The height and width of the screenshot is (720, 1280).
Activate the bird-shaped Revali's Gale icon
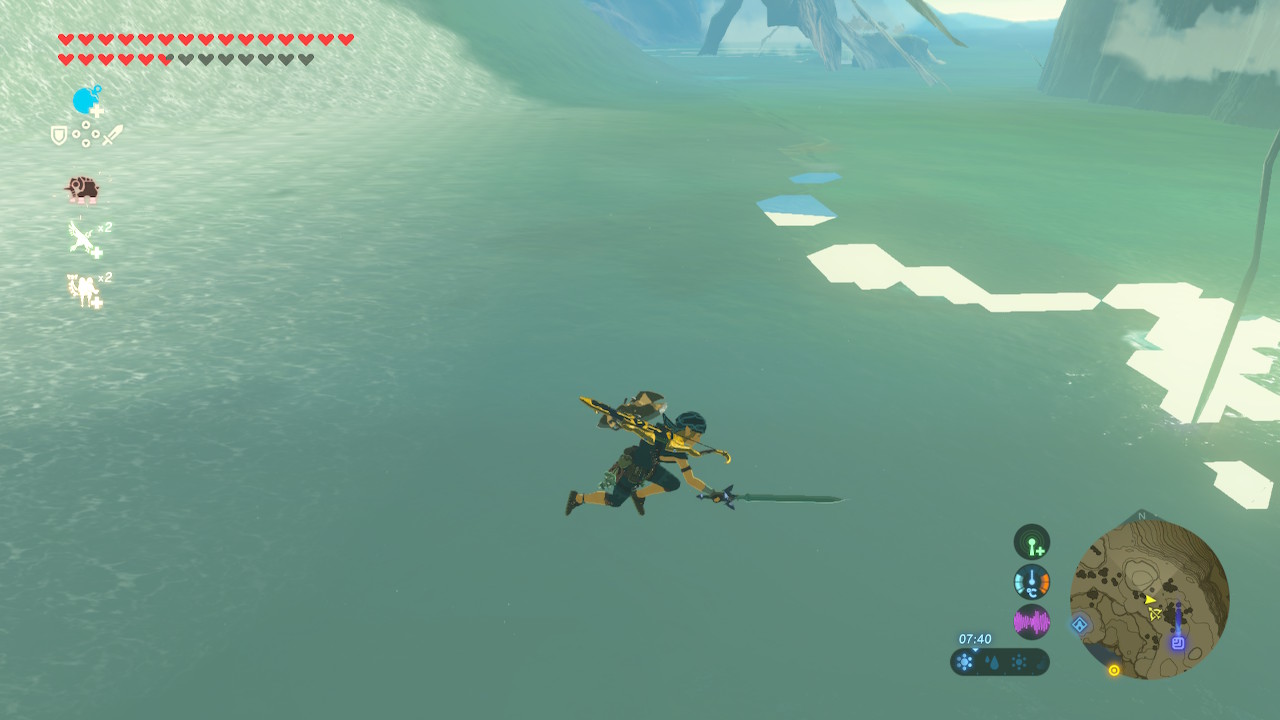(82, 239)
